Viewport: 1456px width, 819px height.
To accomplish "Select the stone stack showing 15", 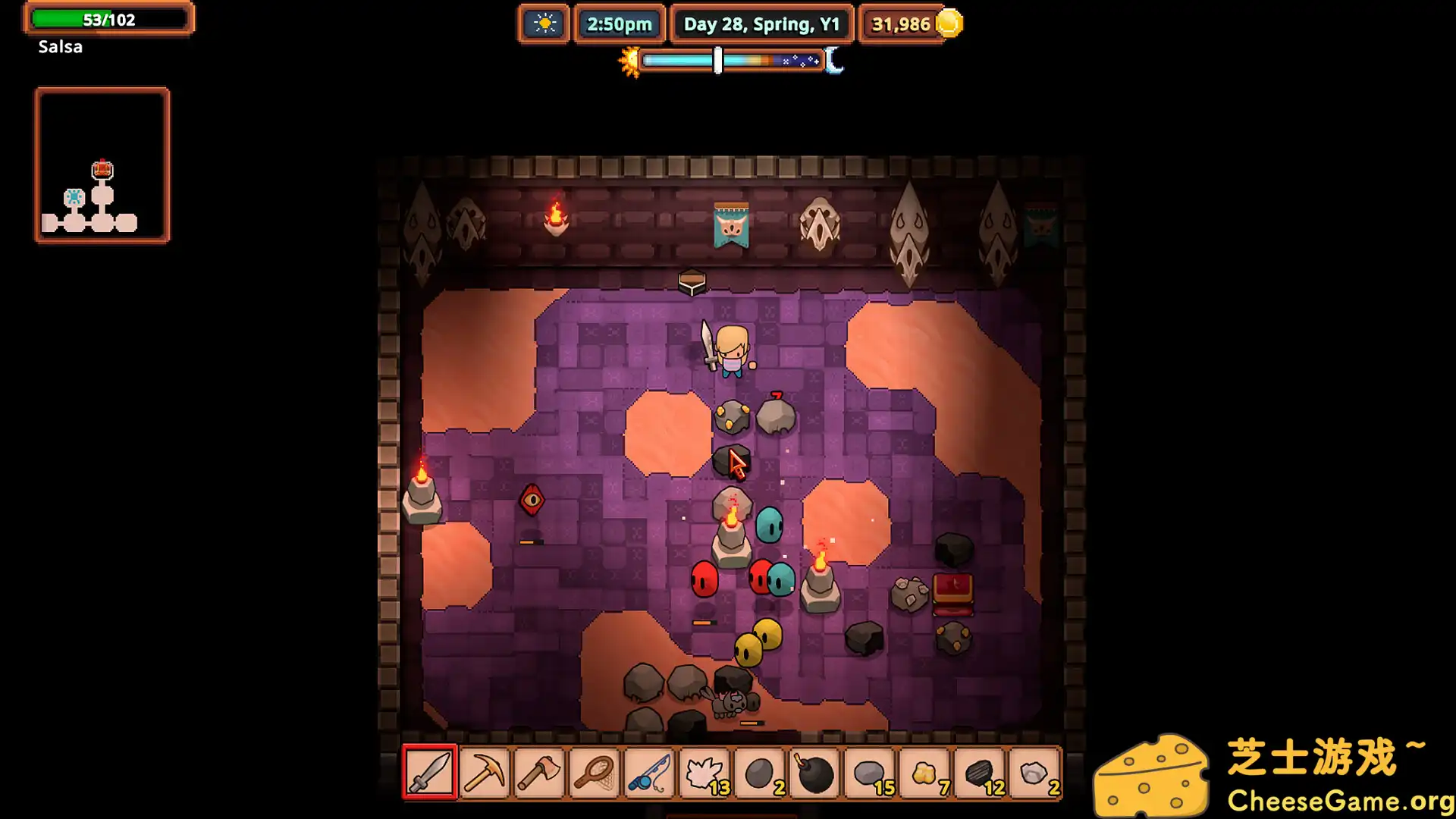I will click(869, 773).
